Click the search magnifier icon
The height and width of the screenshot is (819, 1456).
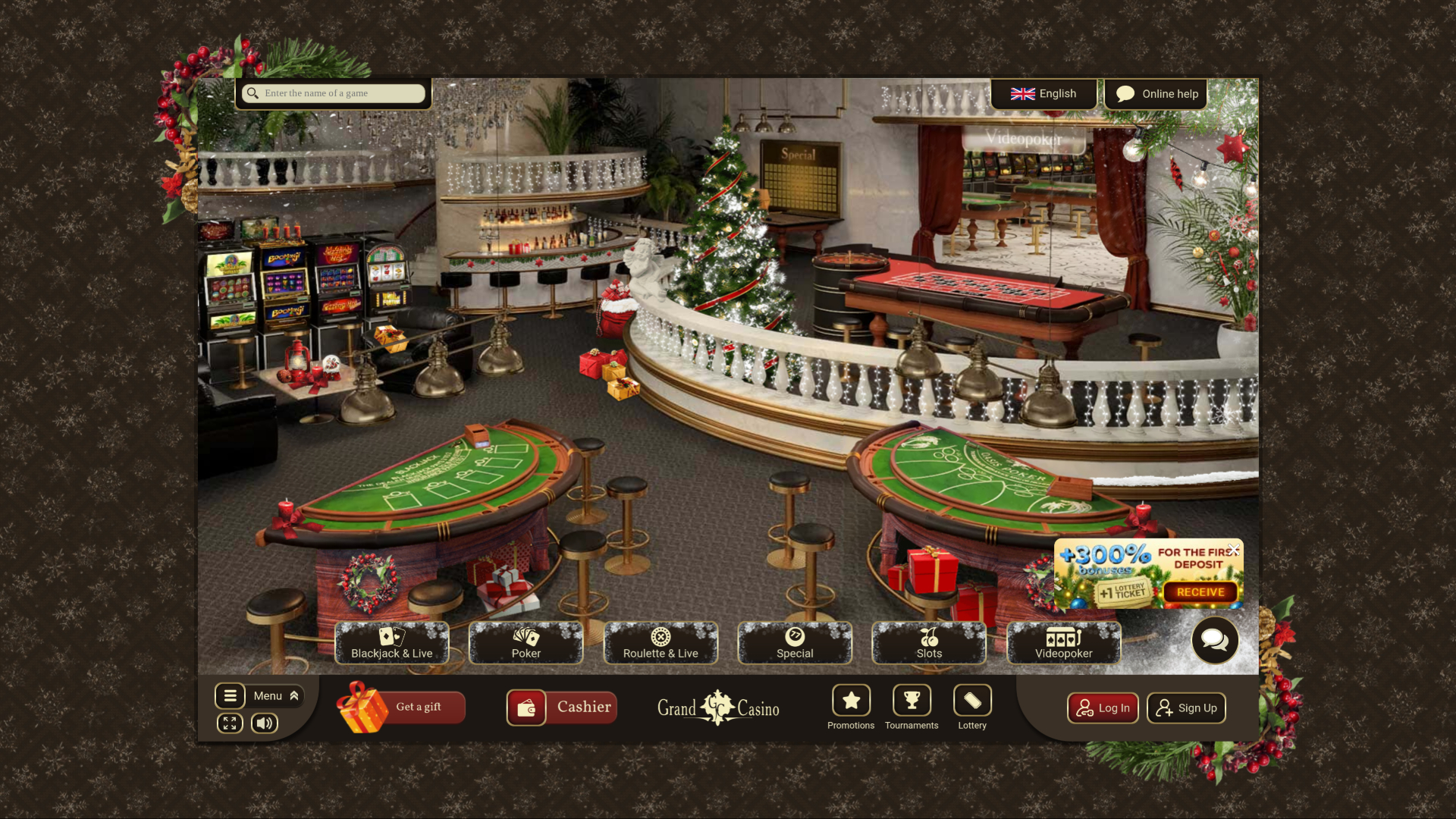pyautogui.click(x=253, y=93)
